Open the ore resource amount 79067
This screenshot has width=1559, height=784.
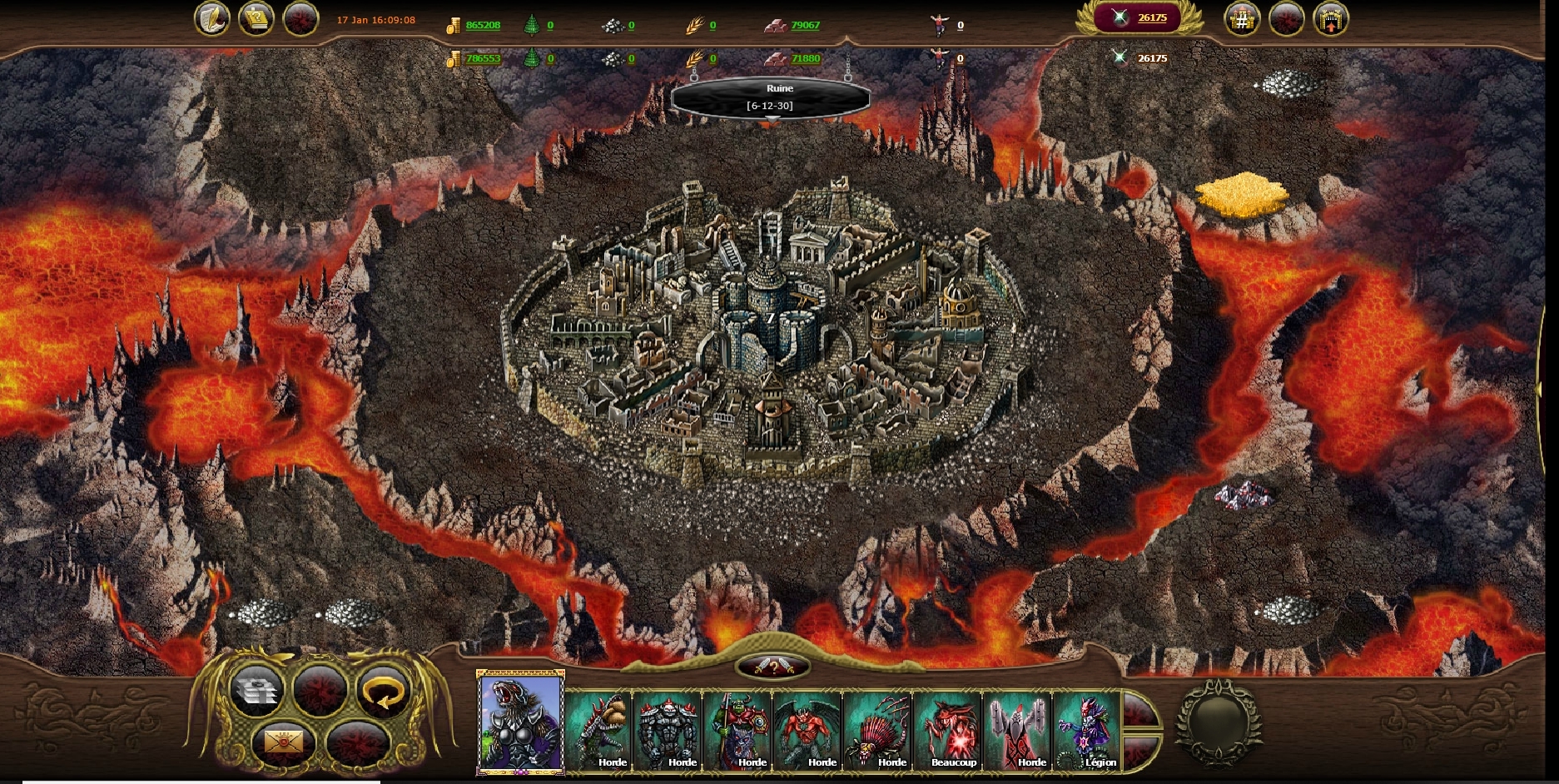[x=804, y=25]
